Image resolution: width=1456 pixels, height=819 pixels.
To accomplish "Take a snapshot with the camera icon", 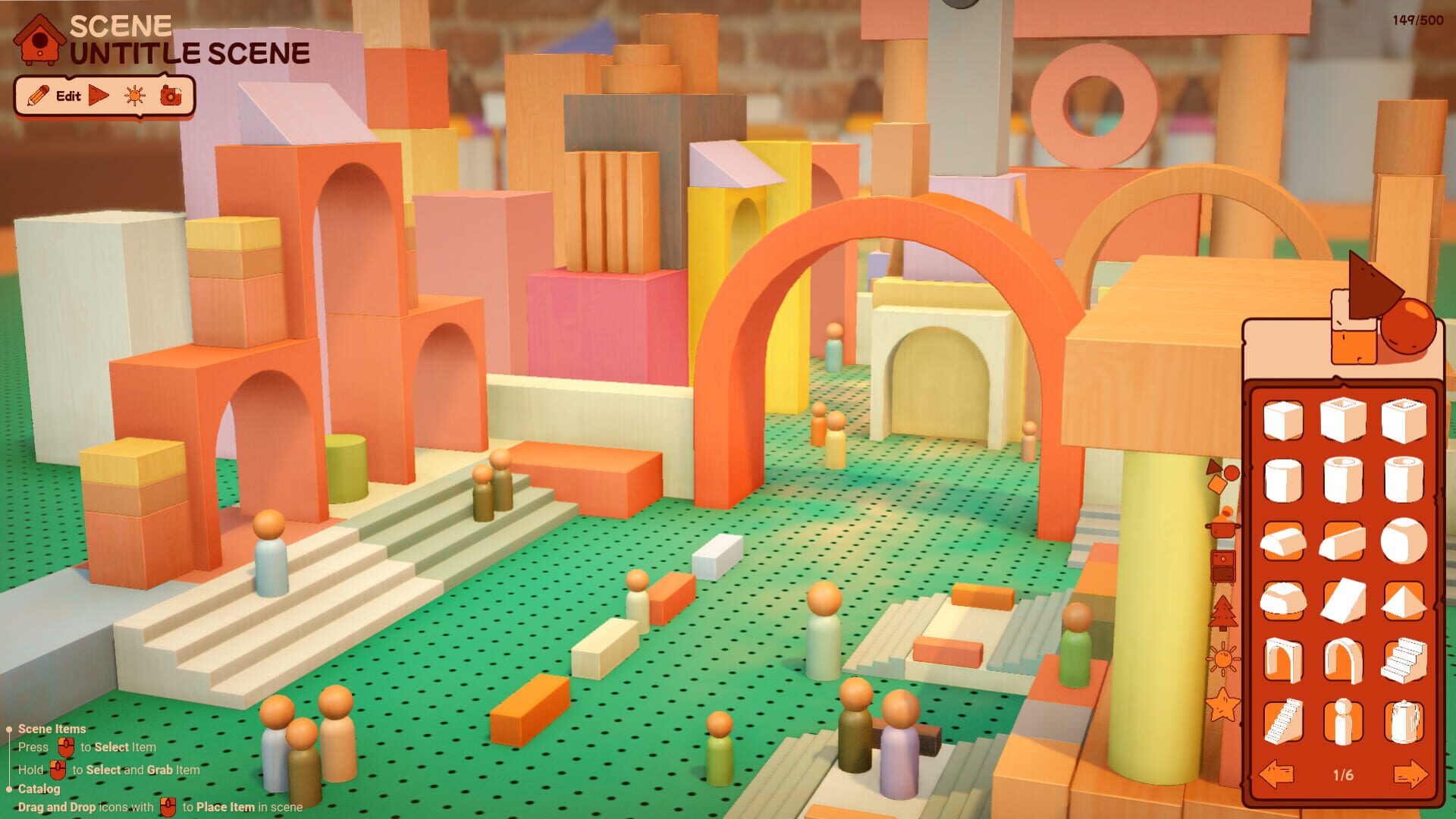I will (173, 96).
